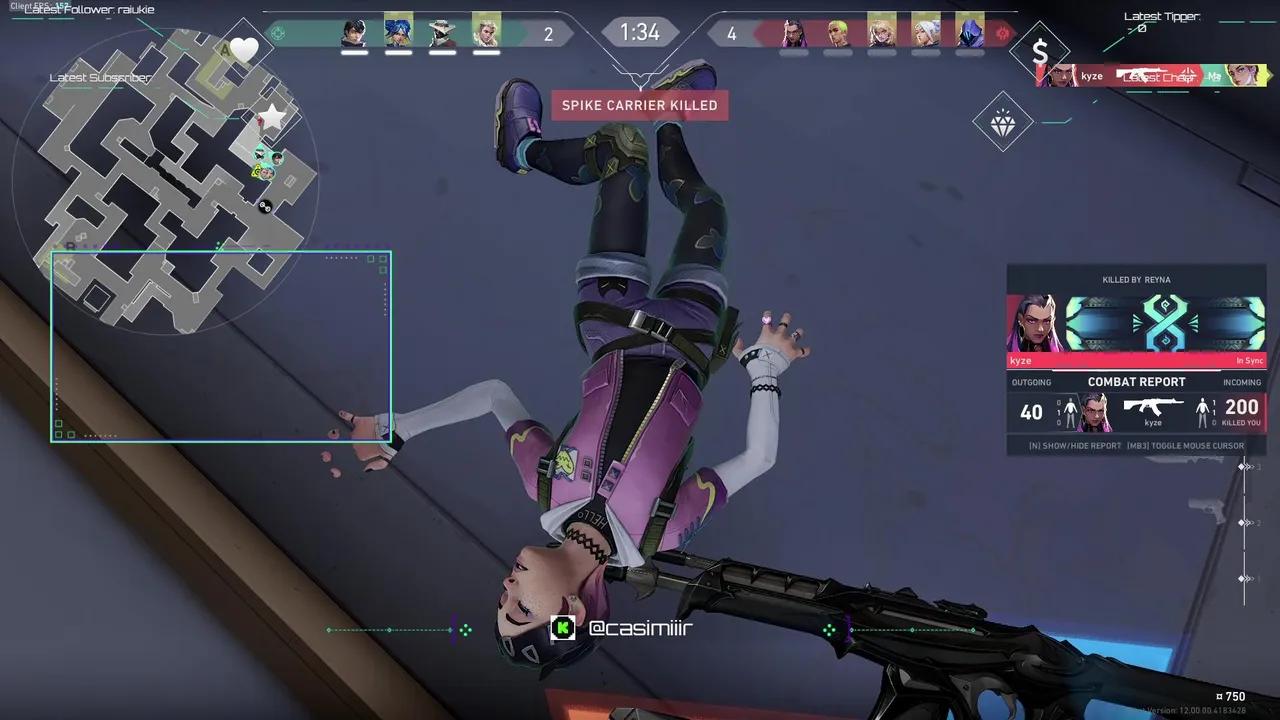Expand the INCOMING damage details
This screenshot has height=720, width=1280.
click(x=1242, y=381)
